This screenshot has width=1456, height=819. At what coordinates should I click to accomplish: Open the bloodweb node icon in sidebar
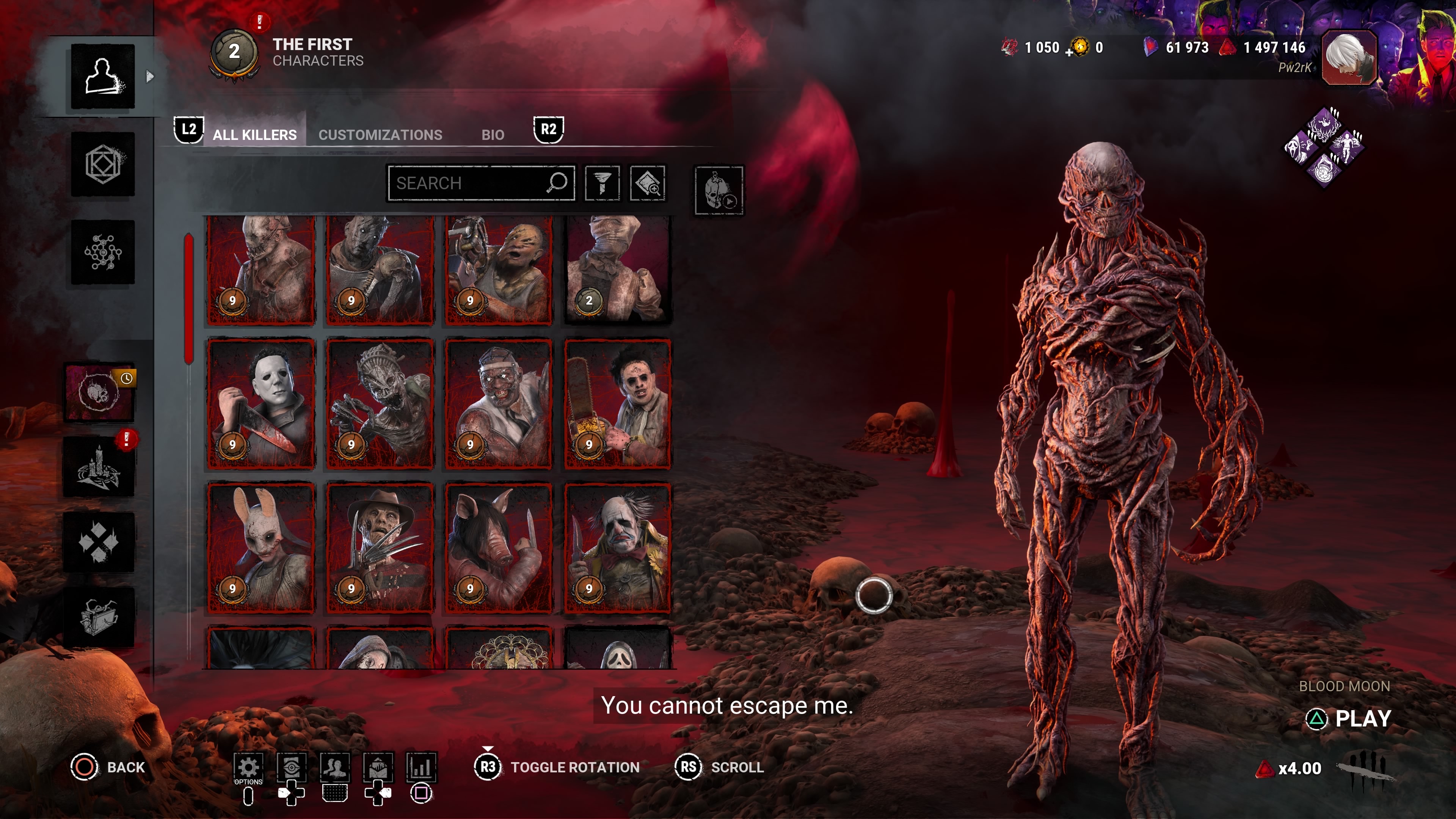coord(102,252)
